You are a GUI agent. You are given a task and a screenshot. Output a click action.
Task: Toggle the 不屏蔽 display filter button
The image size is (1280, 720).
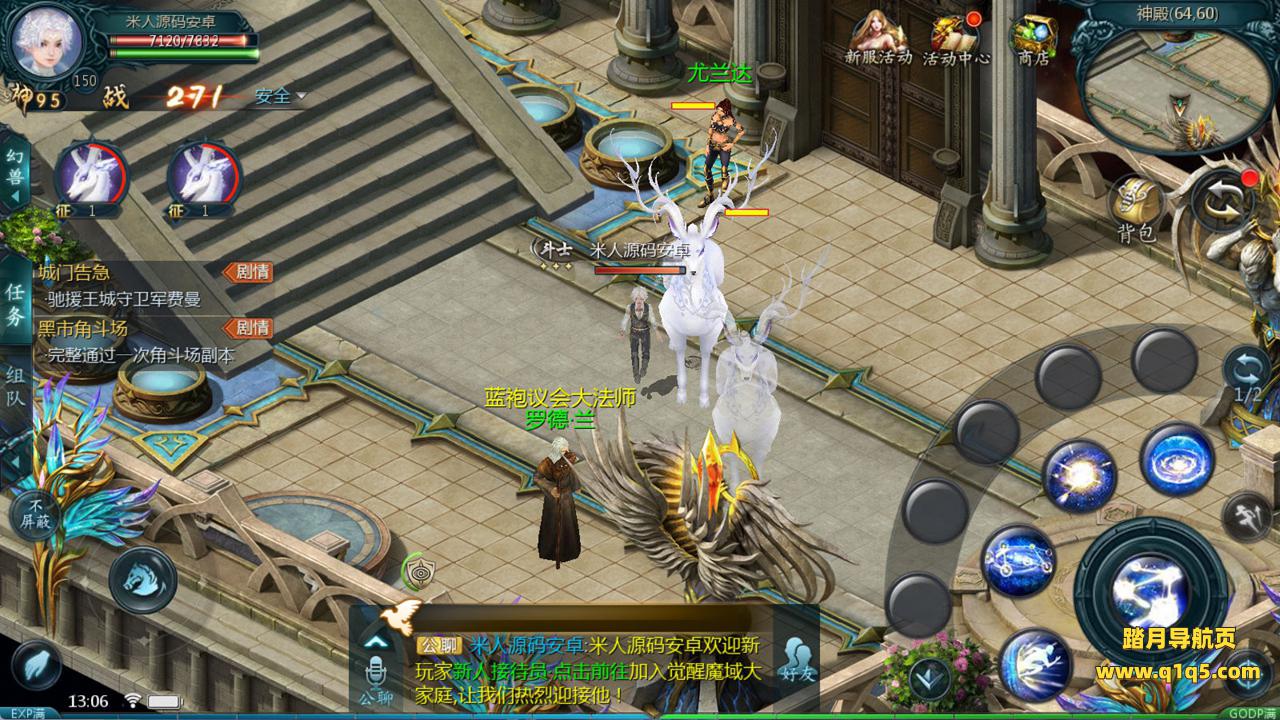[x=37, y=516]
